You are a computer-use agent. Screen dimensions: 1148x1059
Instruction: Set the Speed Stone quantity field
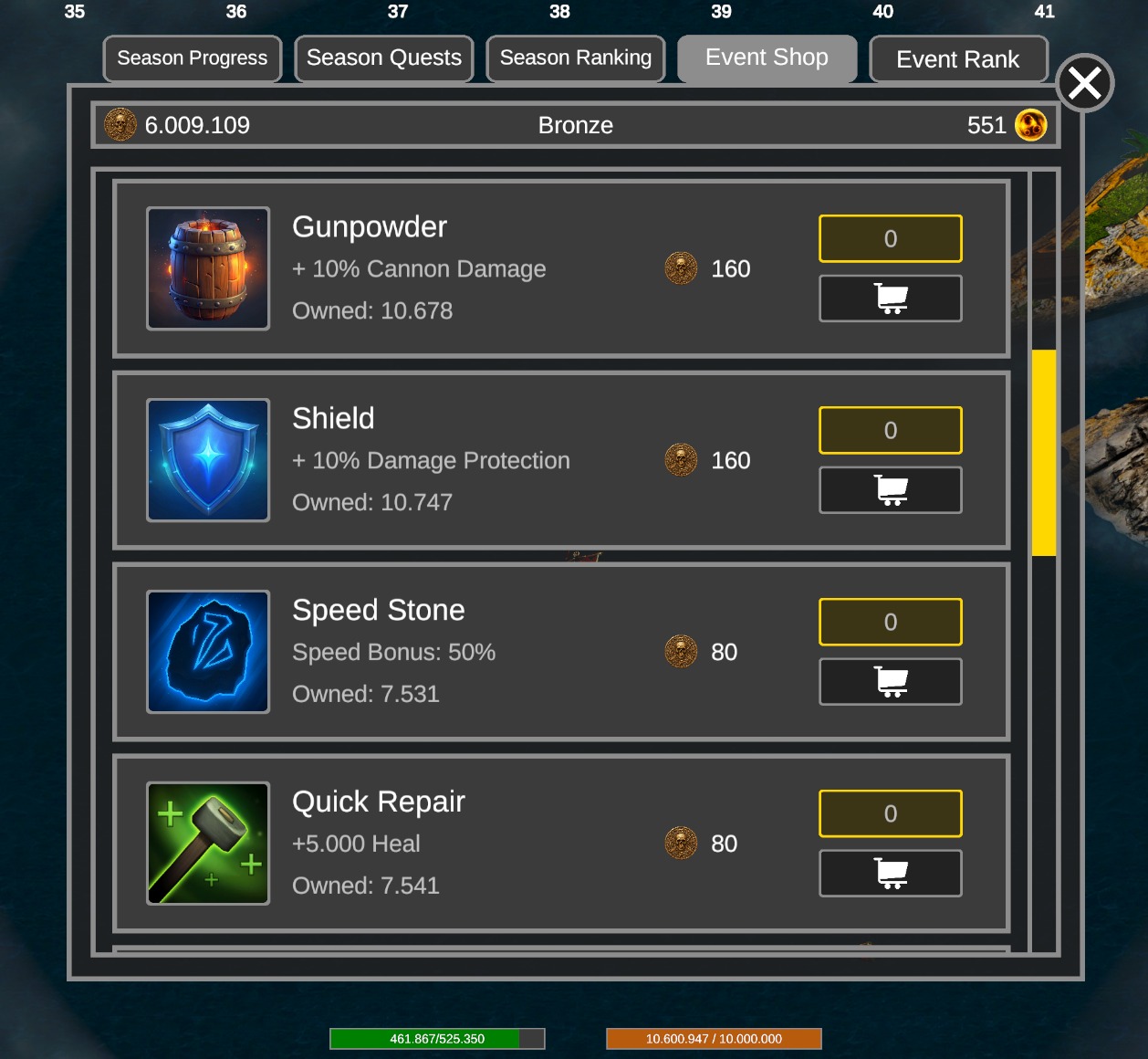pos(890,623)
